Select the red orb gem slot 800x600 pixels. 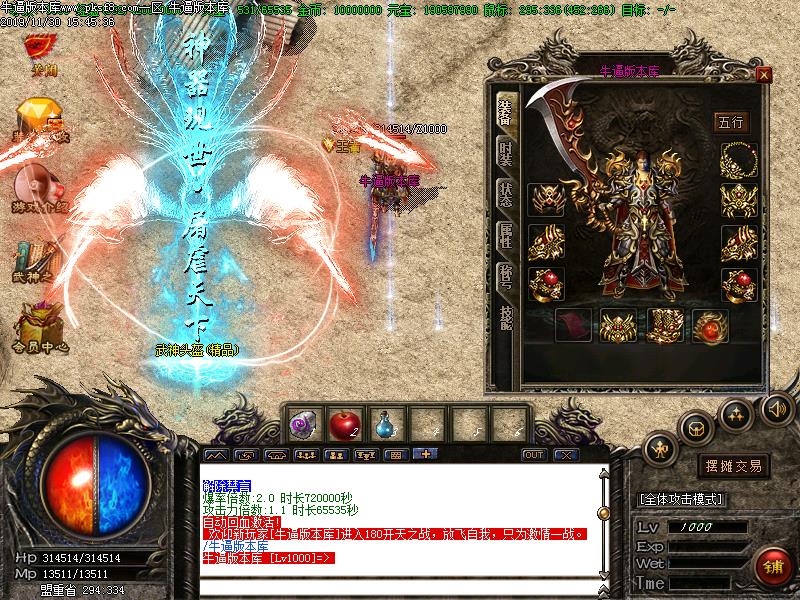point(712,324)
